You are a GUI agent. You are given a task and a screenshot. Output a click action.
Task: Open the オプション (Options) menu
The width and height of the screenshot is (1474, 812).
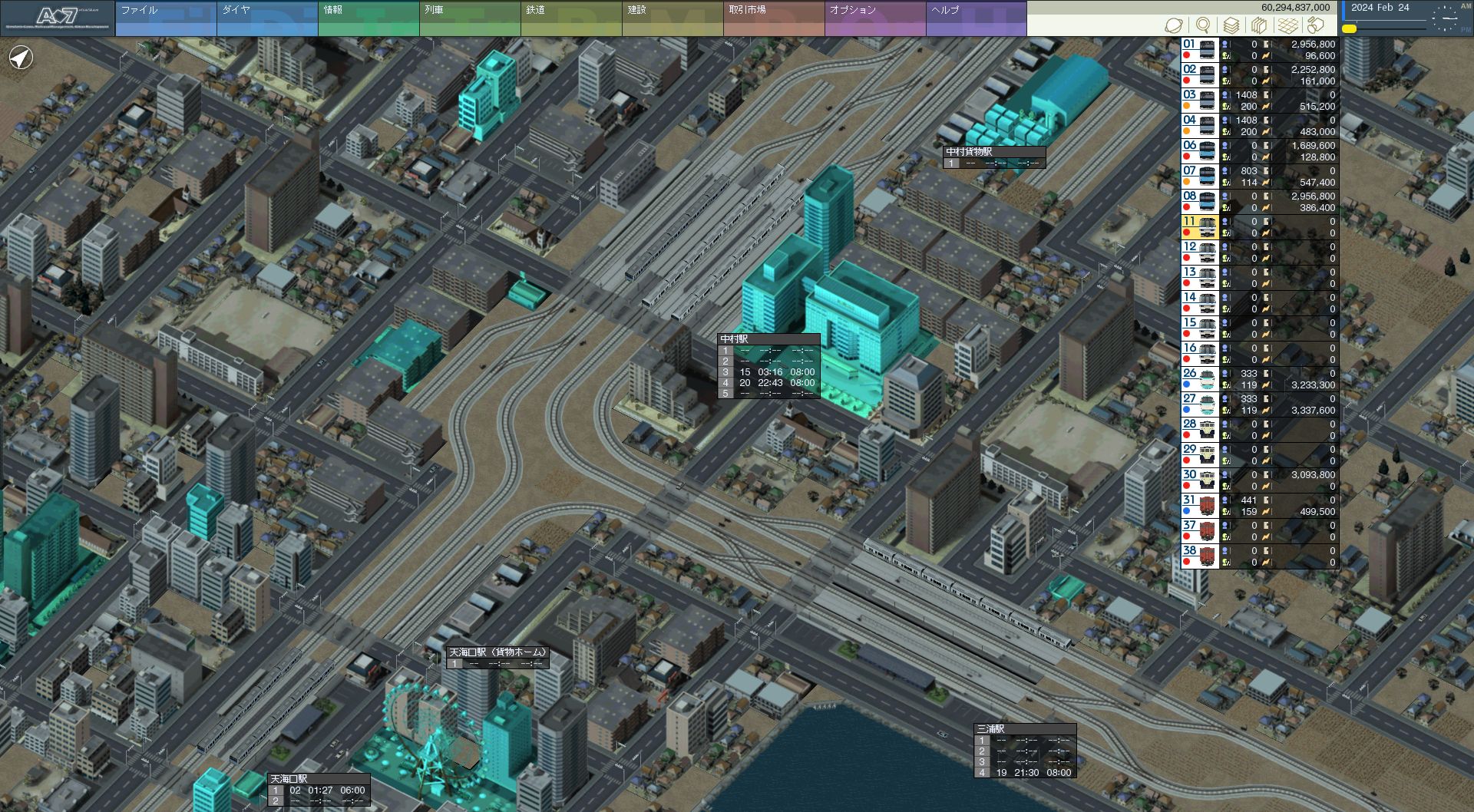point(875,18)
